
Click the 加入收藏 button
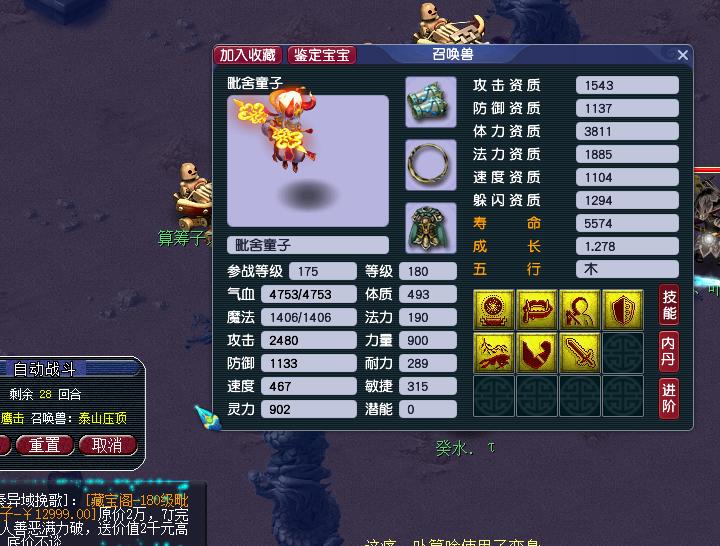pyautogui.click(x=249, y=55)
